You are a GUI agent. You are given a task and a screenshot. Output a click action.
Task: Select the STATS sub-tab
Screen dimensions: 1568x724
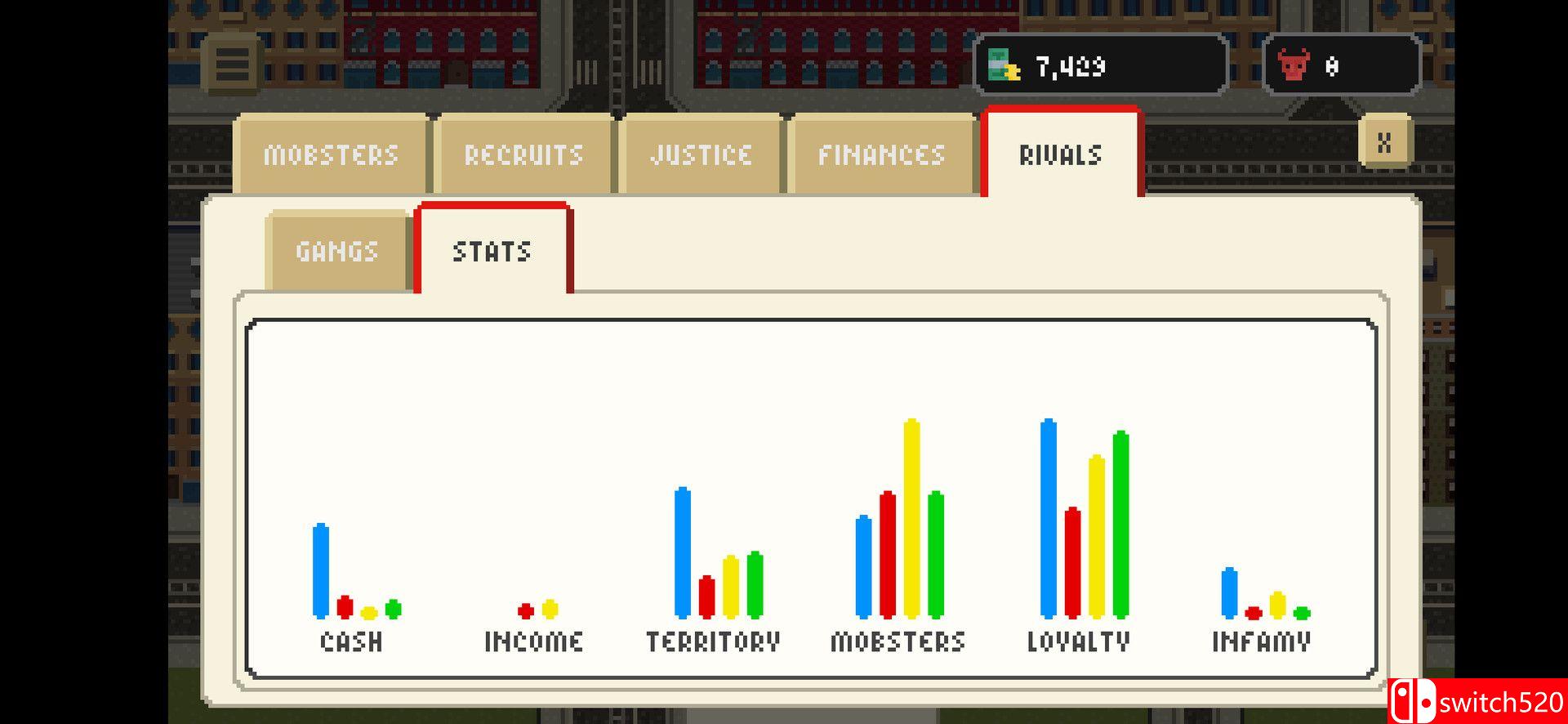coord(492,250)
